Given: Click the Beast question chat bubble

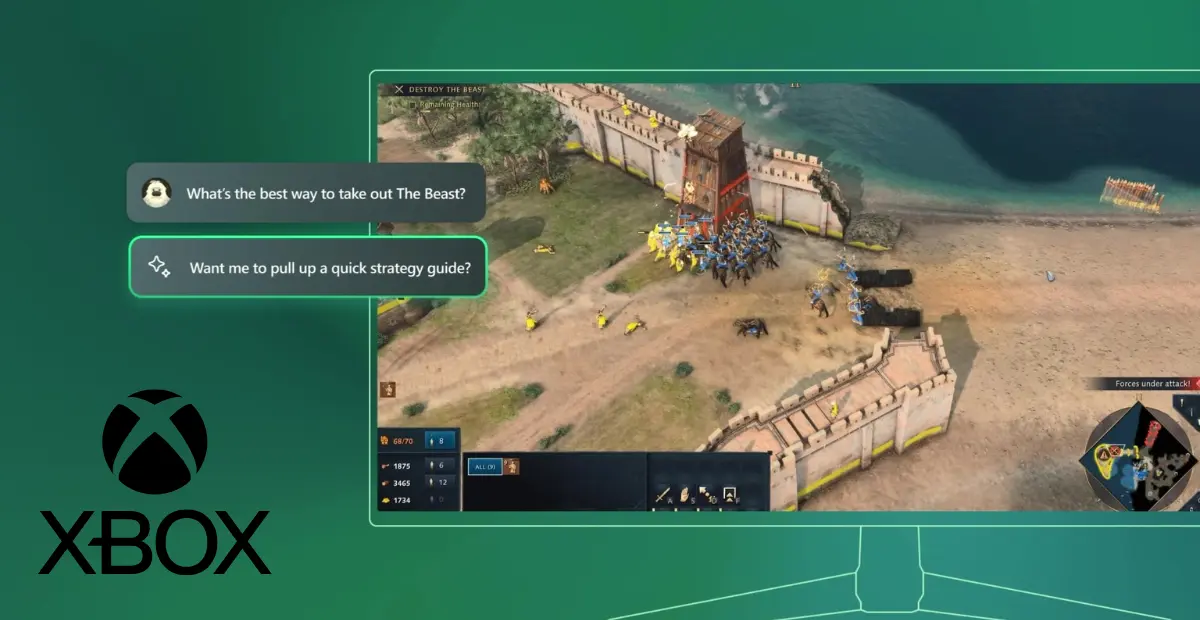Looking at the screenshot, I should pos(306,193).
